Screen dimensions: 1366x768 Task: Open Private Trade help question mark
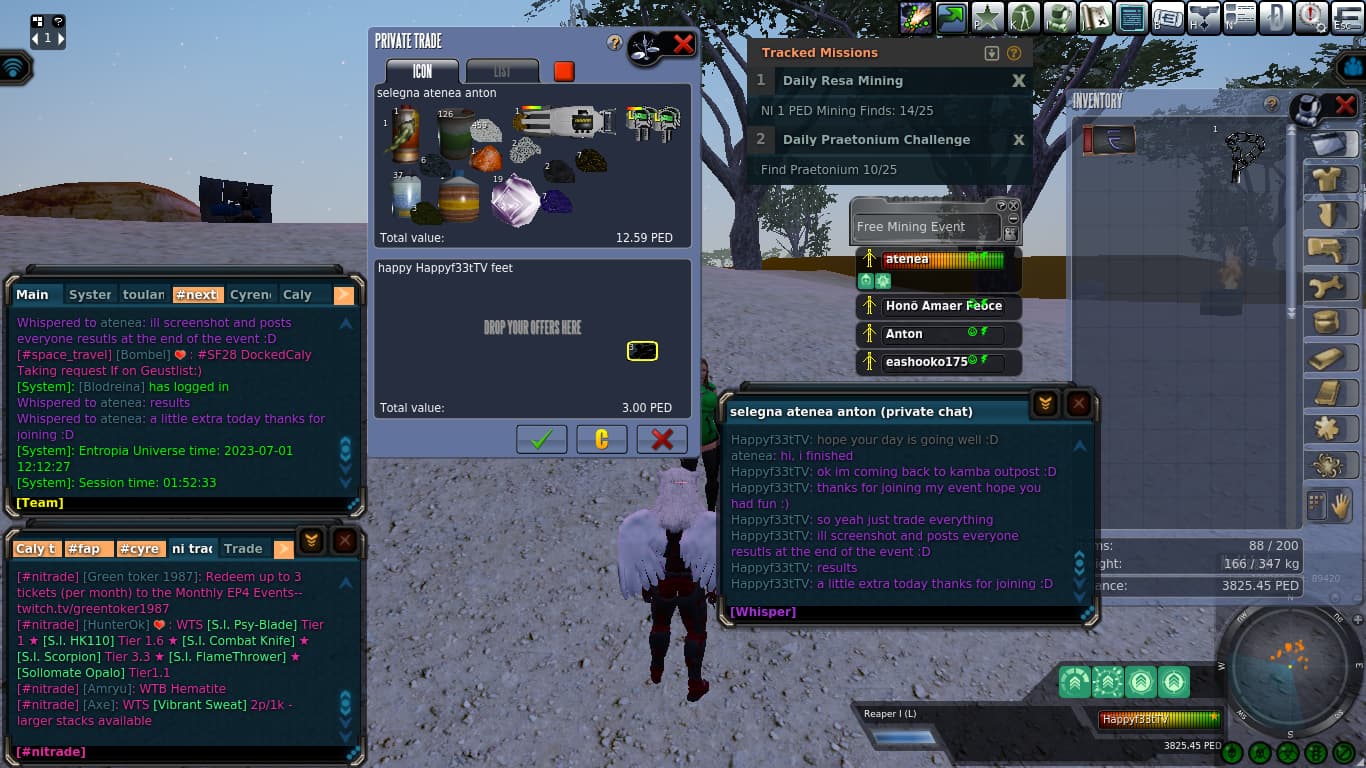615,43
